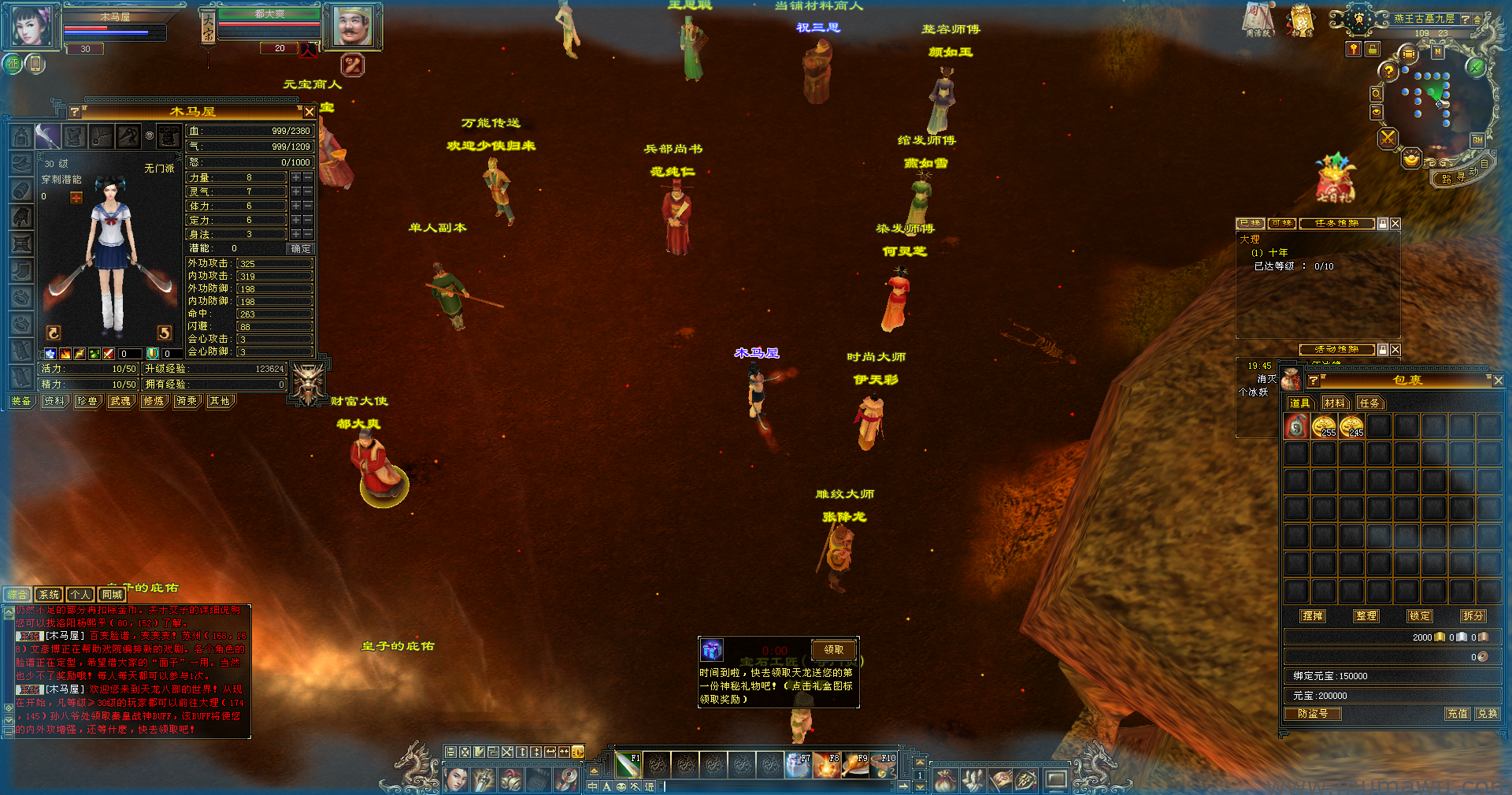This screenshot has height=795, width=1512.
Task: Switch to the 资料 tab
Action: pyautogui.click(x=54, y=401)
